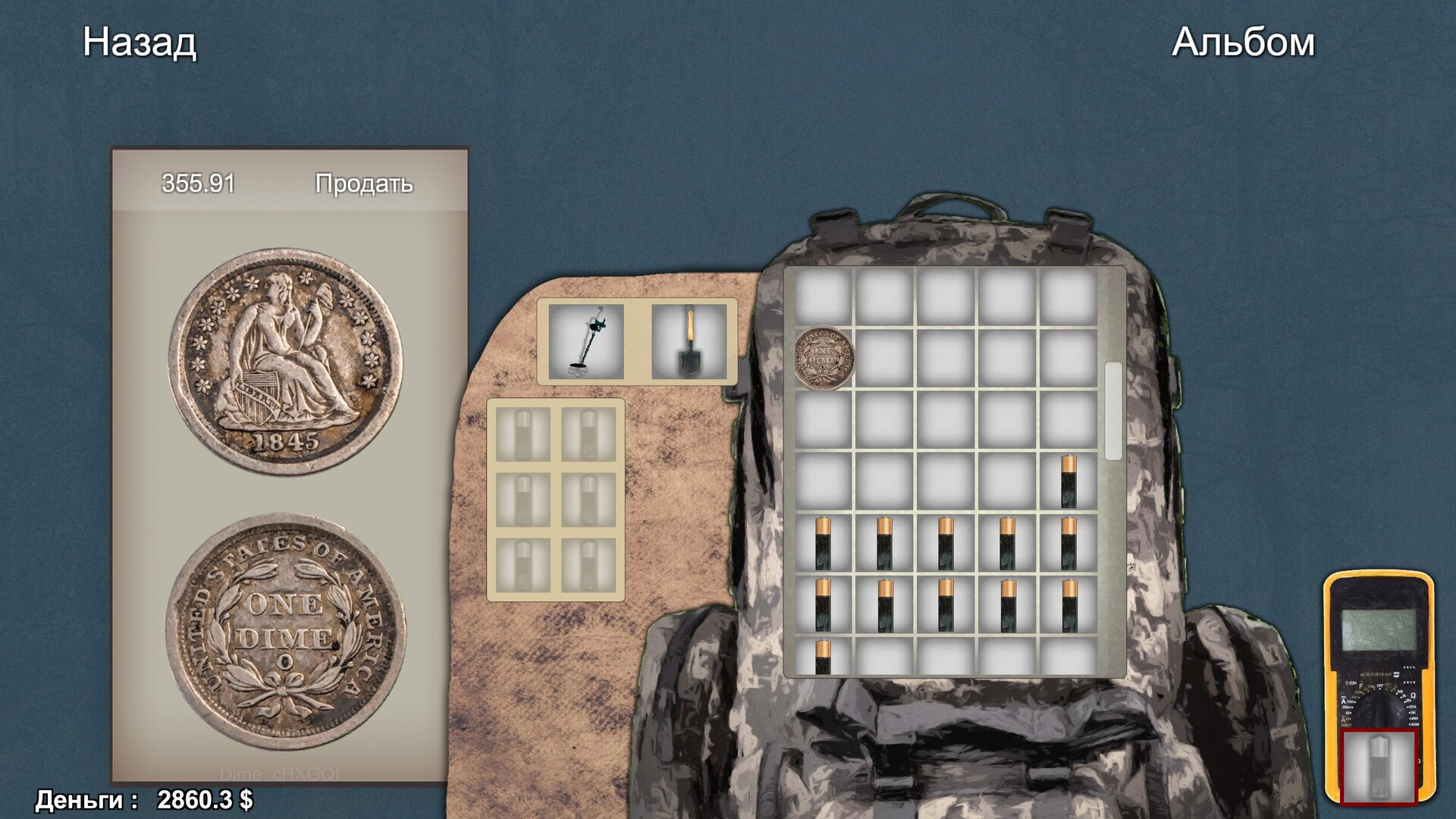Go back using the Назад button
Screen dimensions: 1456x819
pyautogui.click(x=140, y=42)
